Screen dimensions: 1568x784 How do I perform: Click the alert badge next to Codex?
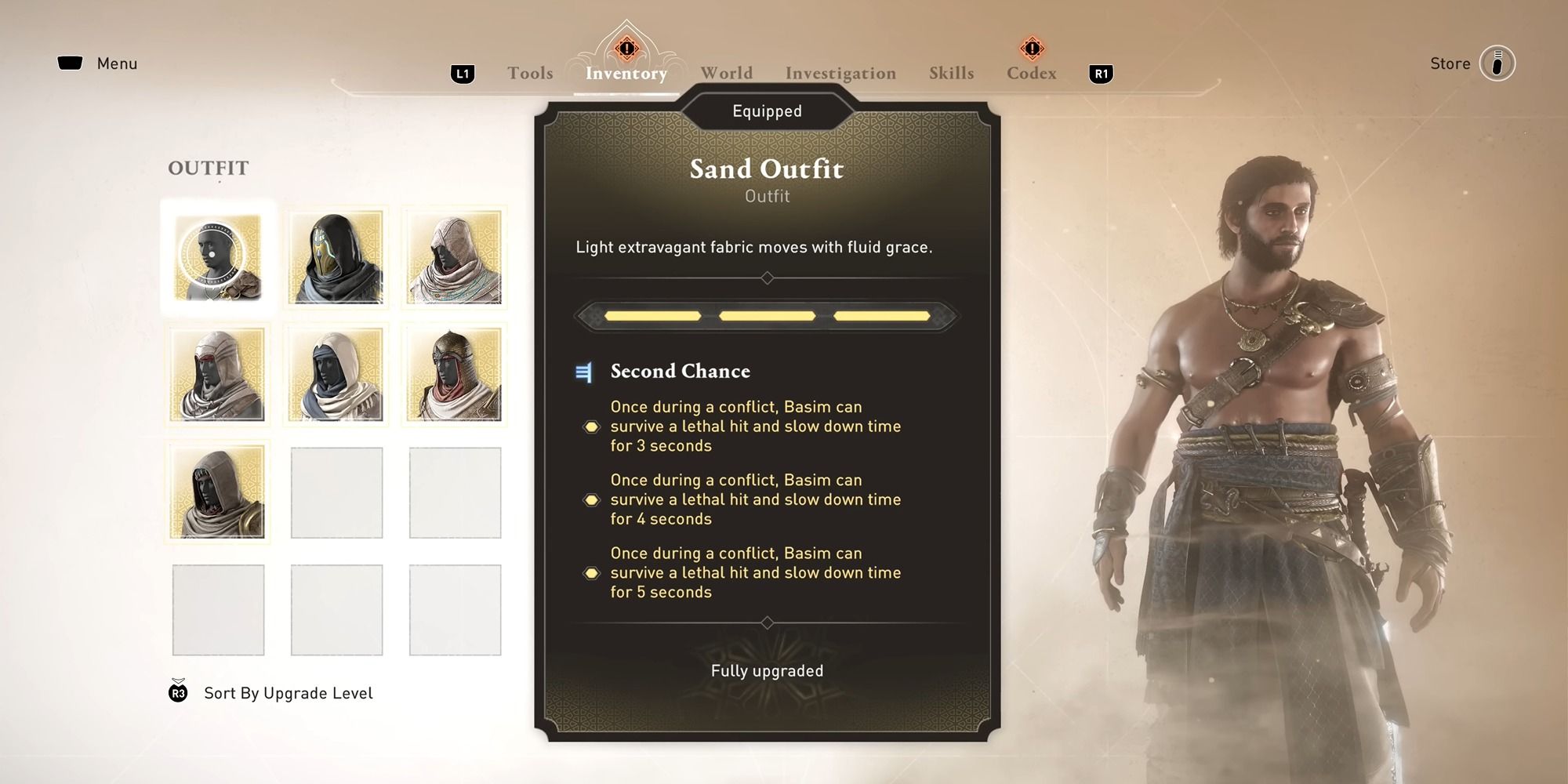click(1033, 49)
